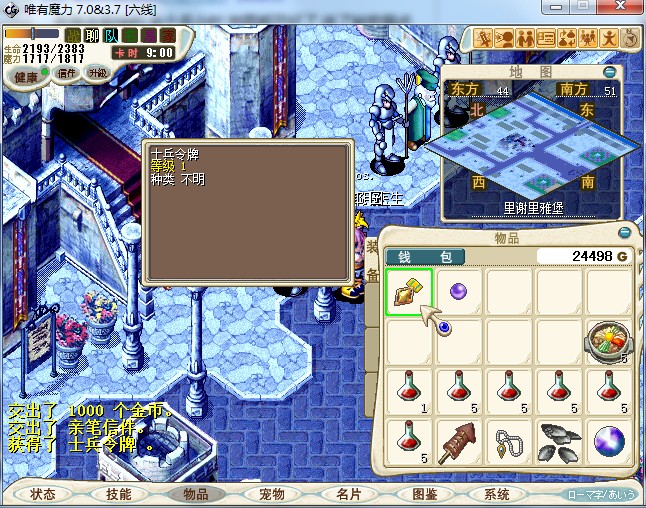This screenshot has width=646, height=508.
Task: Select the swirling blue-purple crystal ball
Action: click(x=608, y=440)
